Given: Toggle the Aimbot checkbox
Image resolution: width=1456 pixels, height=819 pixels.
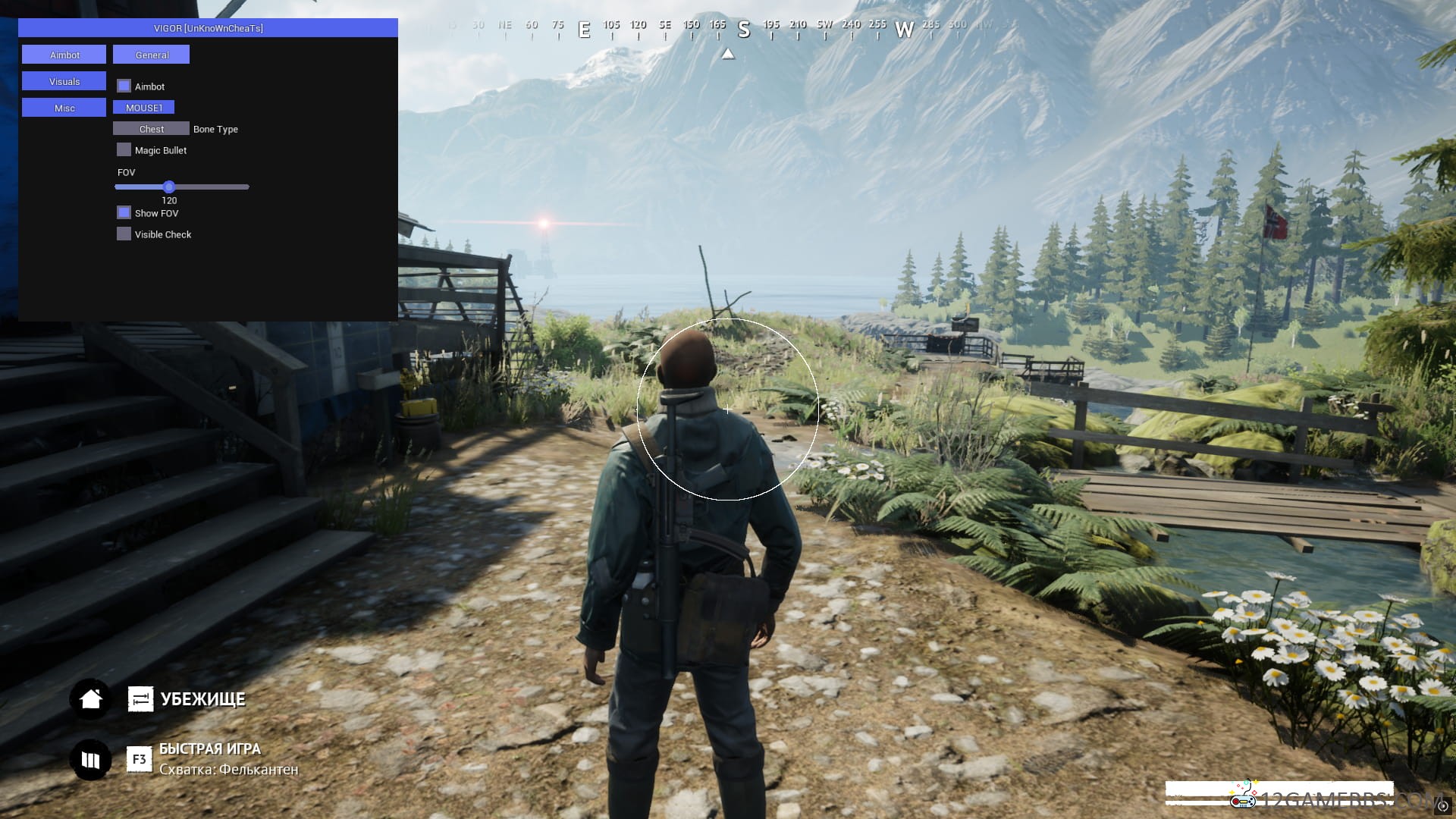Looking at the screenshot, I should [124, 86].
